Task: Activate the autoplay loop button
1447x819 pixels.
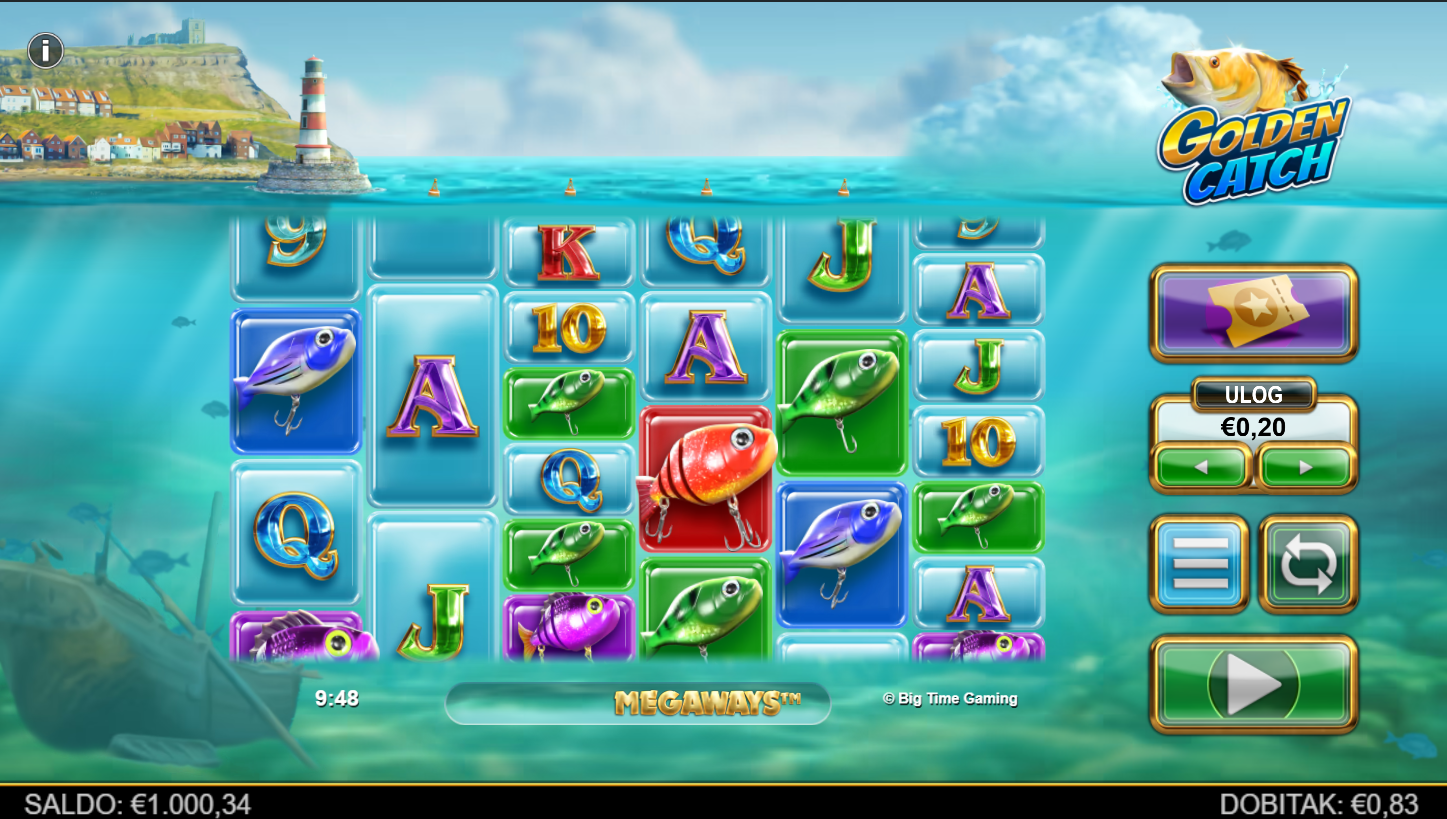Action: coord(1308,563)
